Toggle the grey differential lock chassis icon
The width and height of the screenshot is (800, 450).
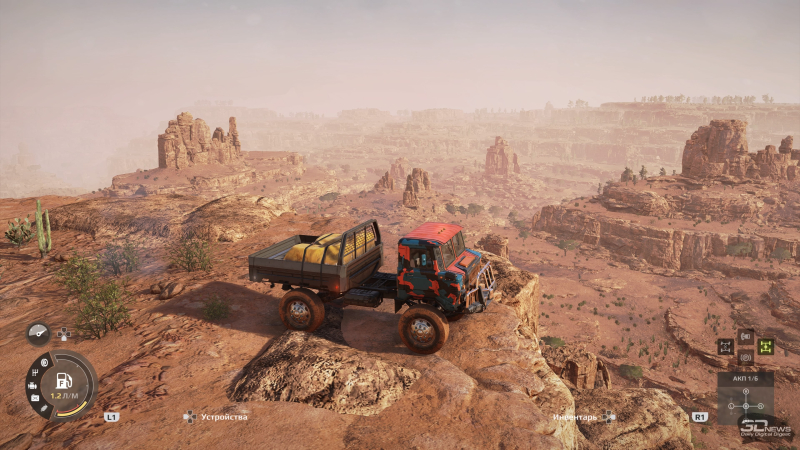tap(726, 346)
